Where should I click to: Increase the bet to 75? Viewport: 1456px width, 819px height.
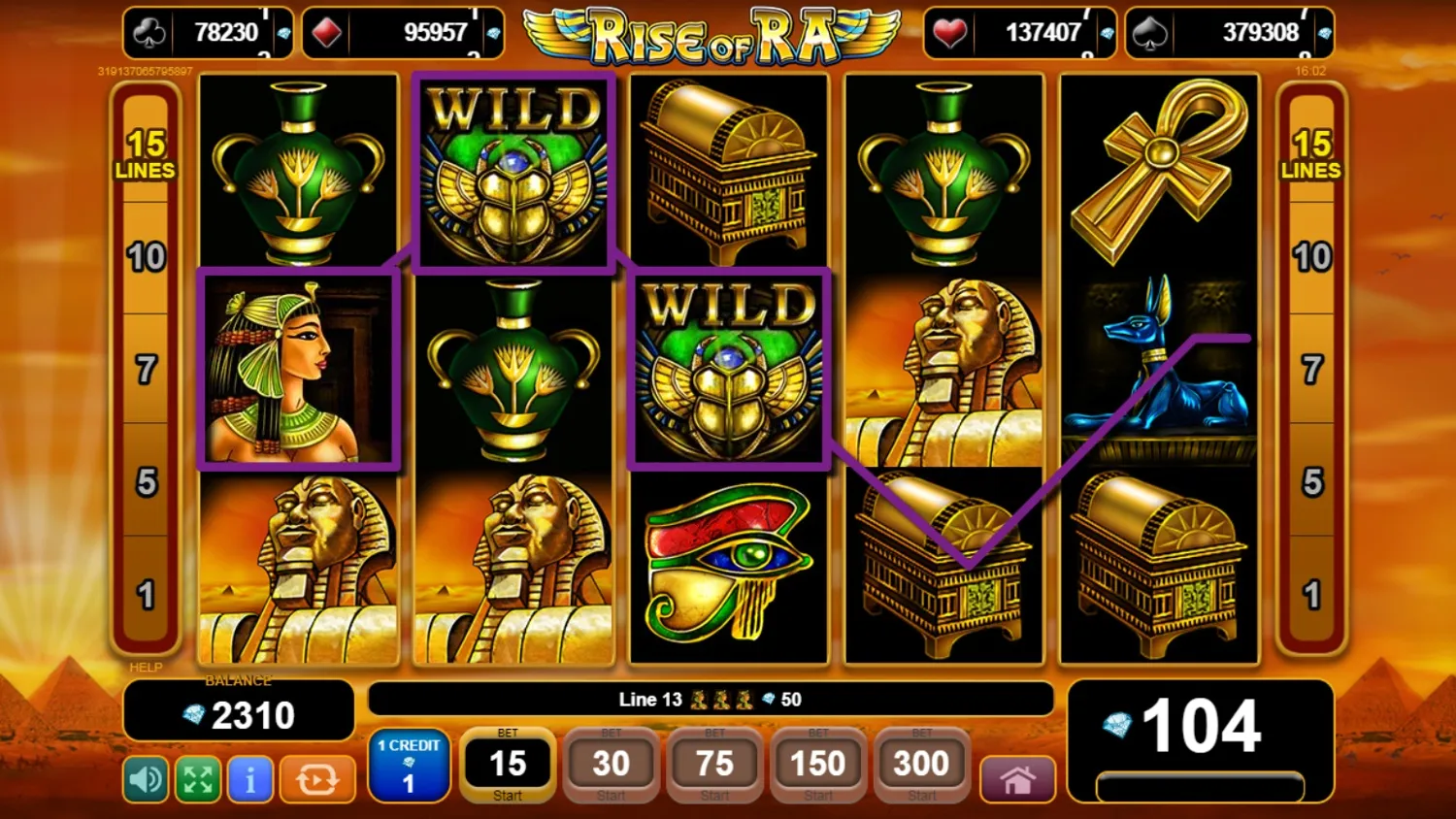click(x=714, y=765)
